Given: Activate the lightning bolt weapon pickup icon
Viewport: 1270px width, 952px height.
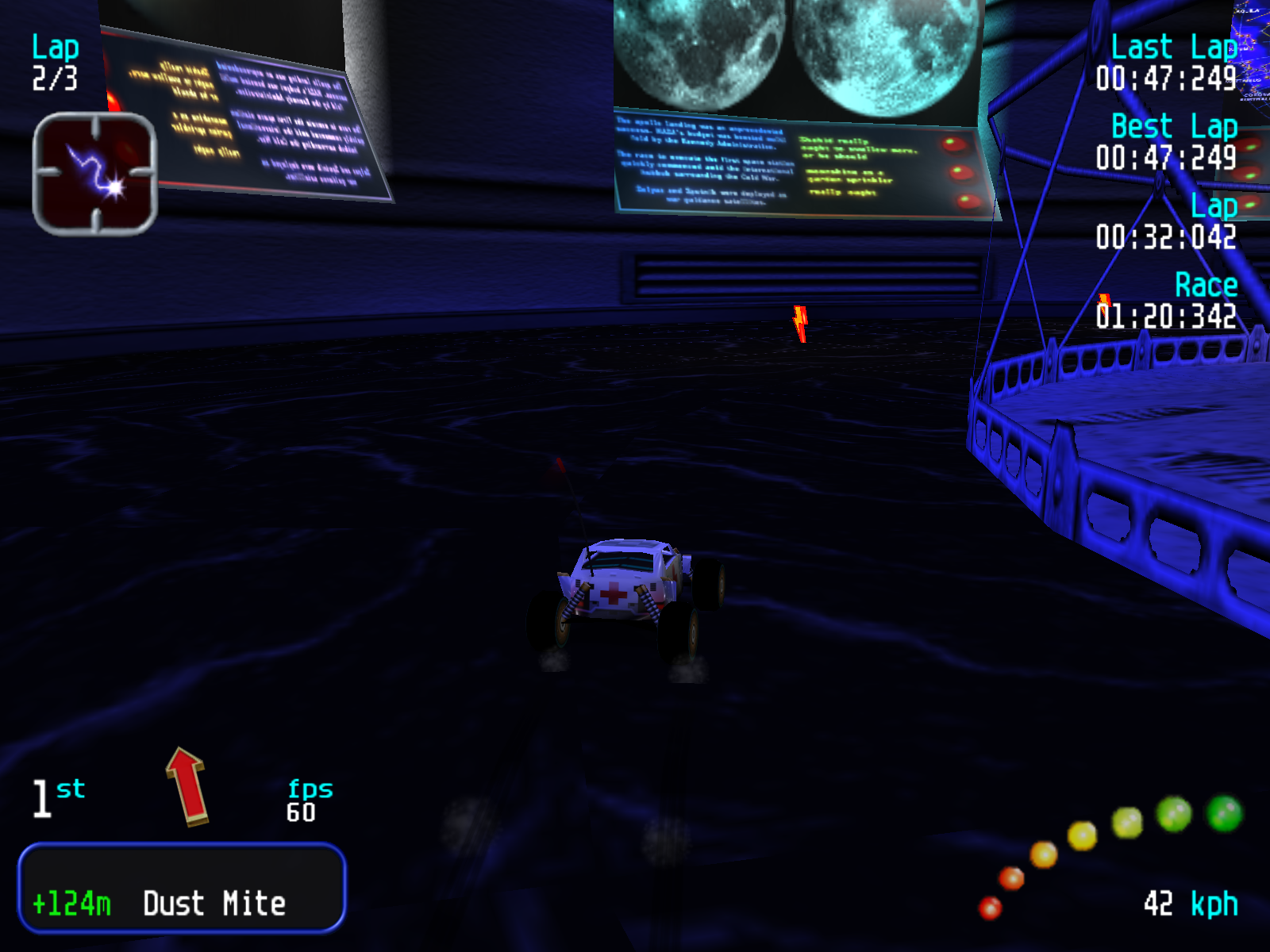Looking at the screenshot, I should [x=94, y=174].
